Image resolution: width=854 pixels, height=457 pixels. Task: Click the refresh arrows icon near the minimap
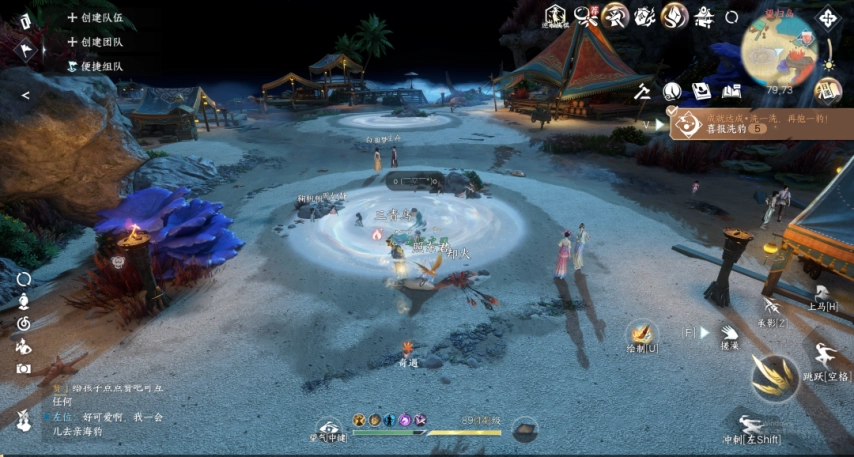(x=732, y=17)
